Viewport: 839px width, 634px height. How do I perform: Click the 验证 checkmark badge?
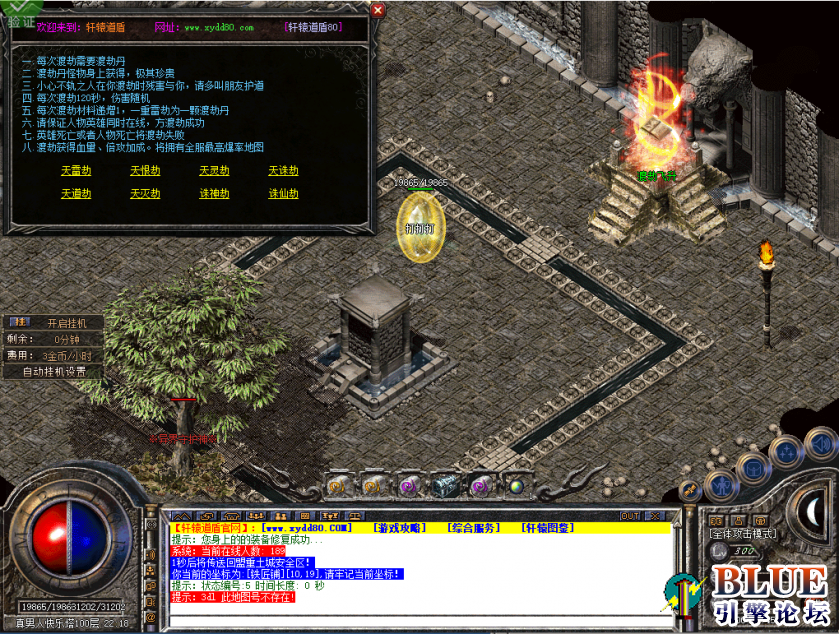coord(20,11)
